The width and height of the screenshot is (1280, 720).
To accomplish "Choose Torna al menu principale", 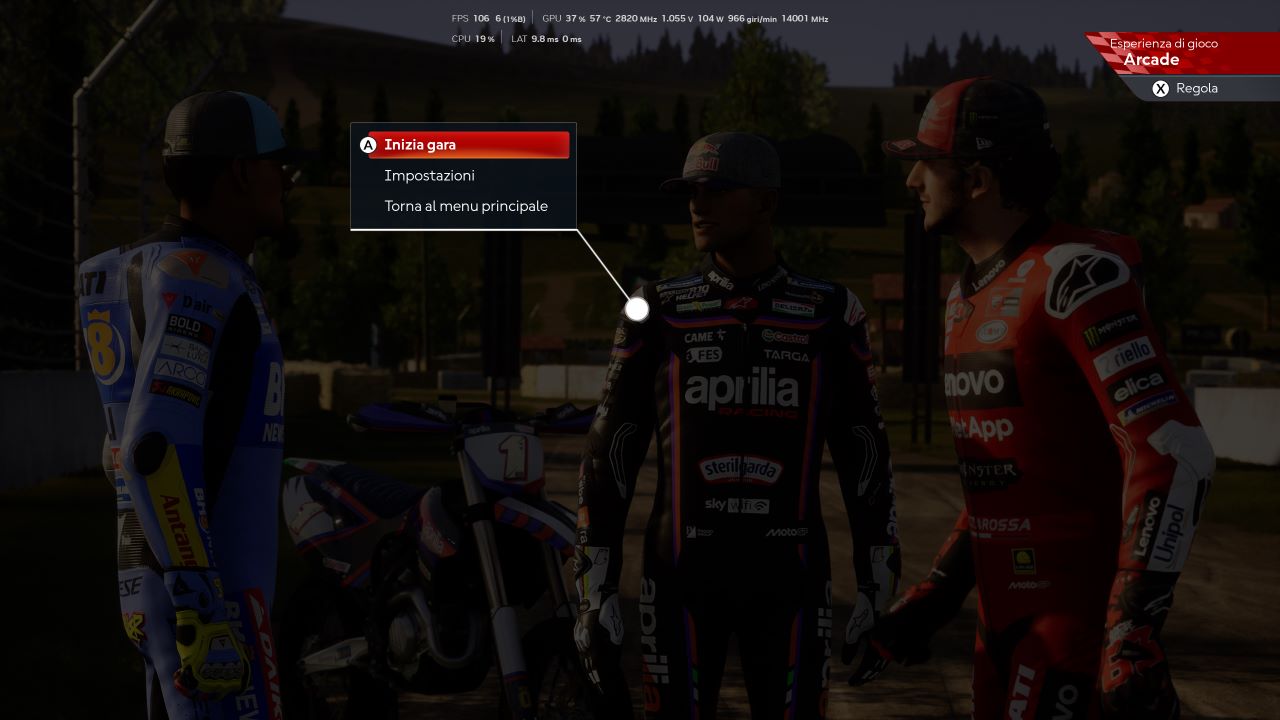I will point(466,206).
